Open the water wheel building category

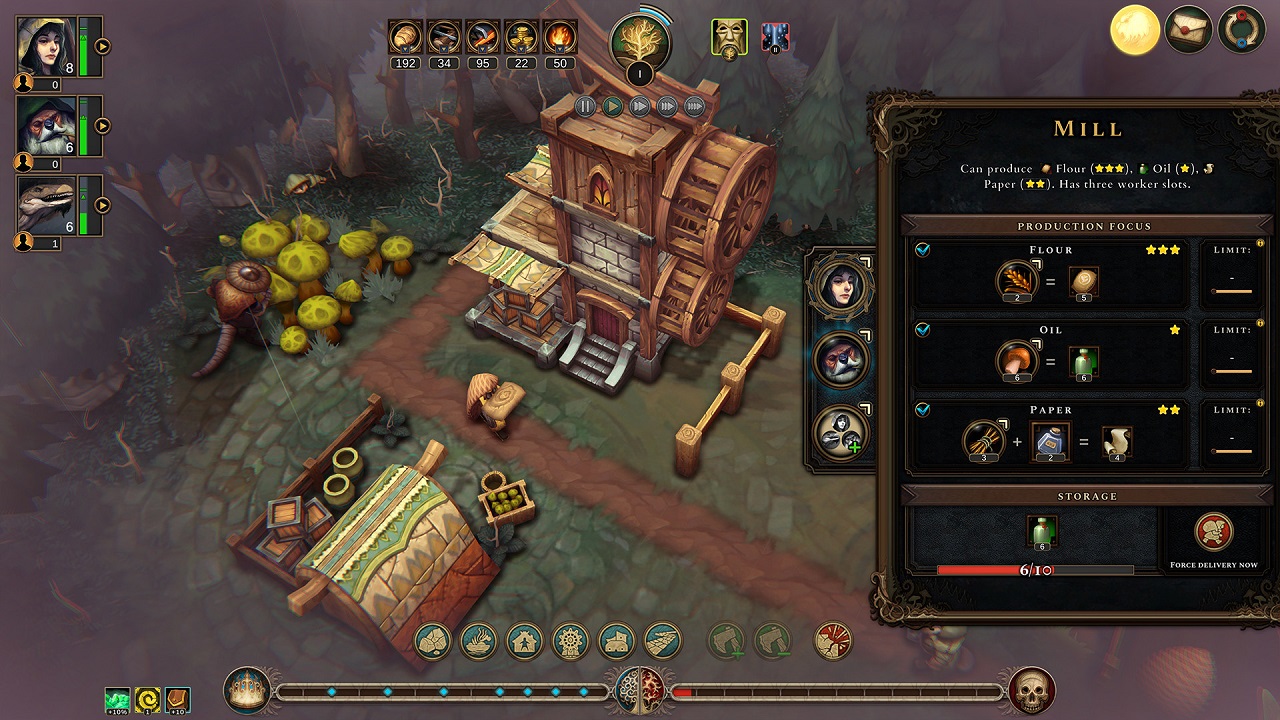click(x=571, y=640)
